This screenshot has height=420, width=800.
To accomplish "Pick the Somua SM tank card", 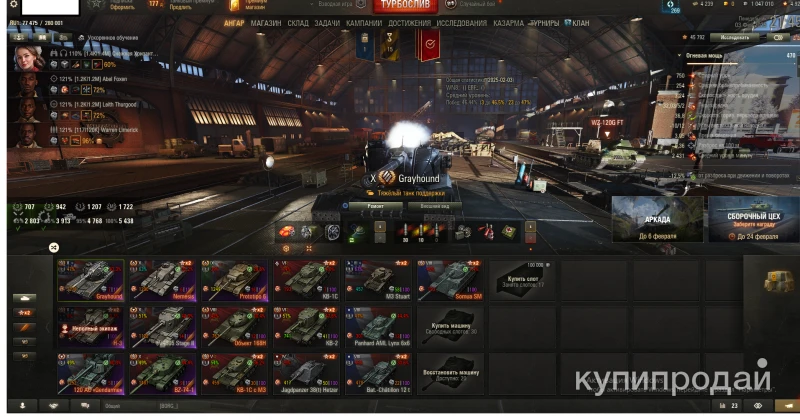I will pyautogui.click(x=450, y=281).
